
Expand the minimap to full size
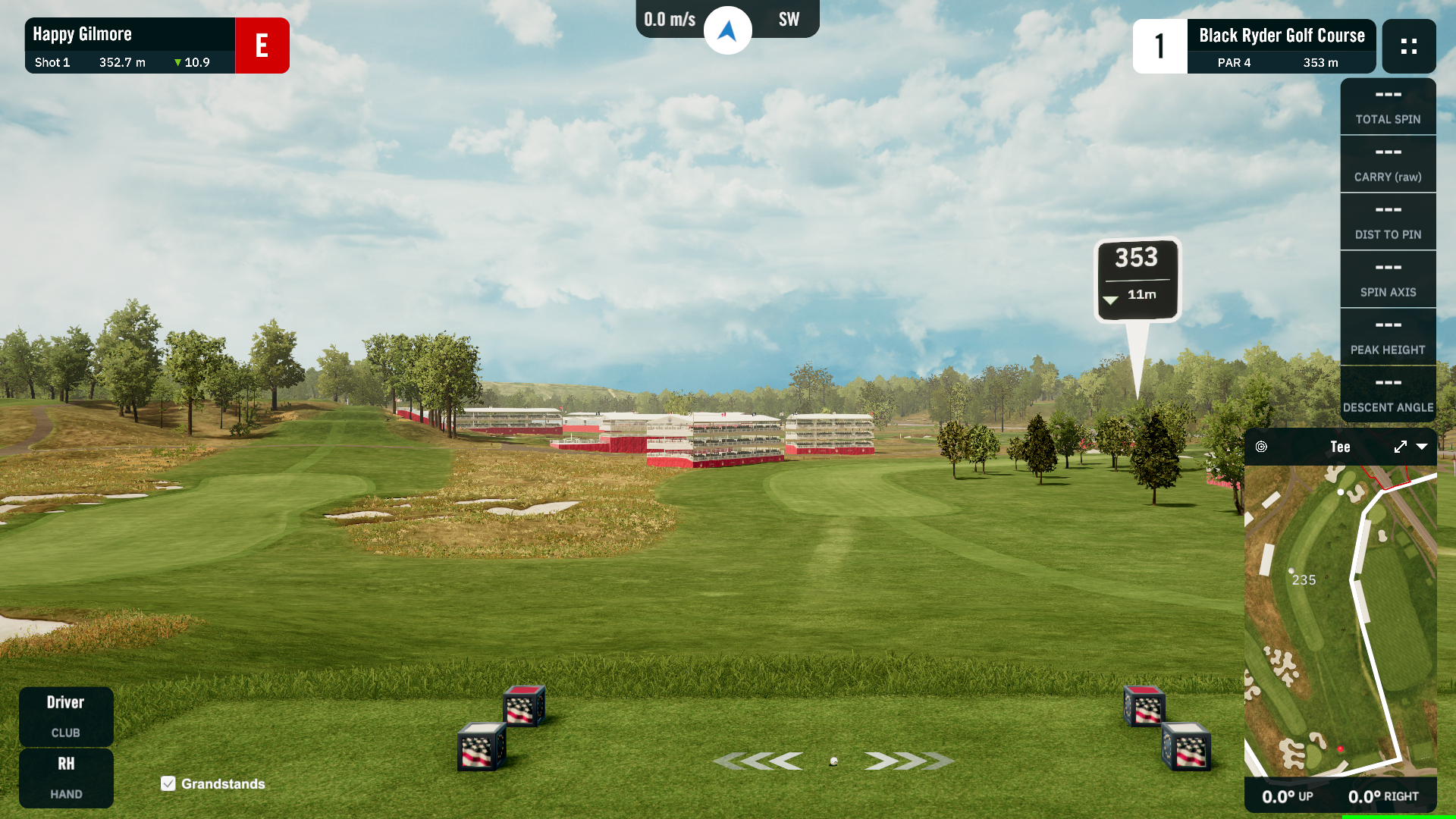(x=1400, y=447)
